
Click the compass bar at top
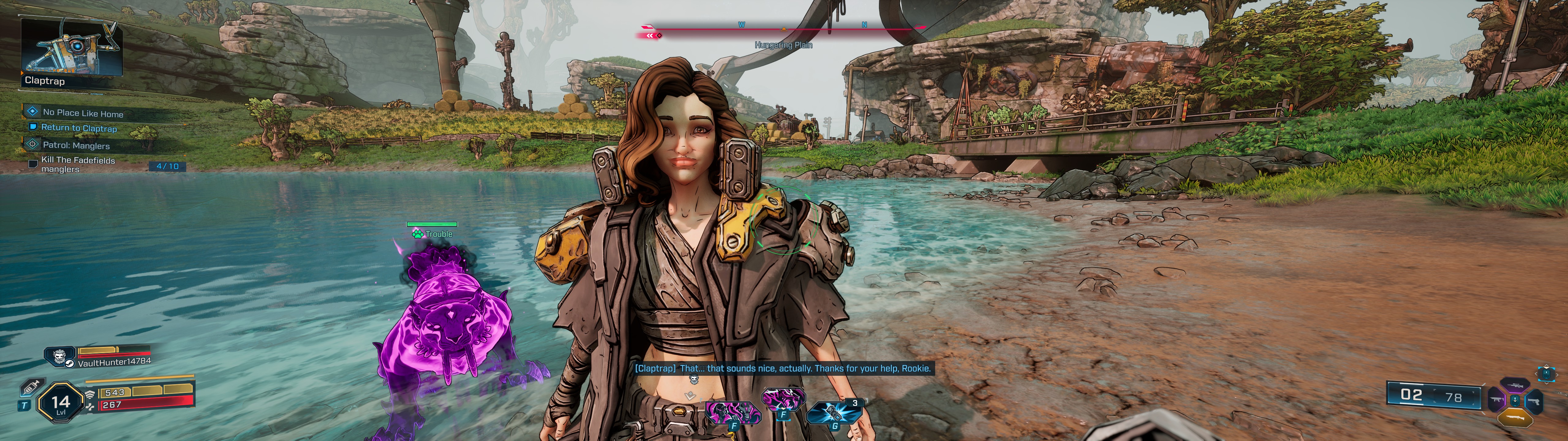[783, 28]
